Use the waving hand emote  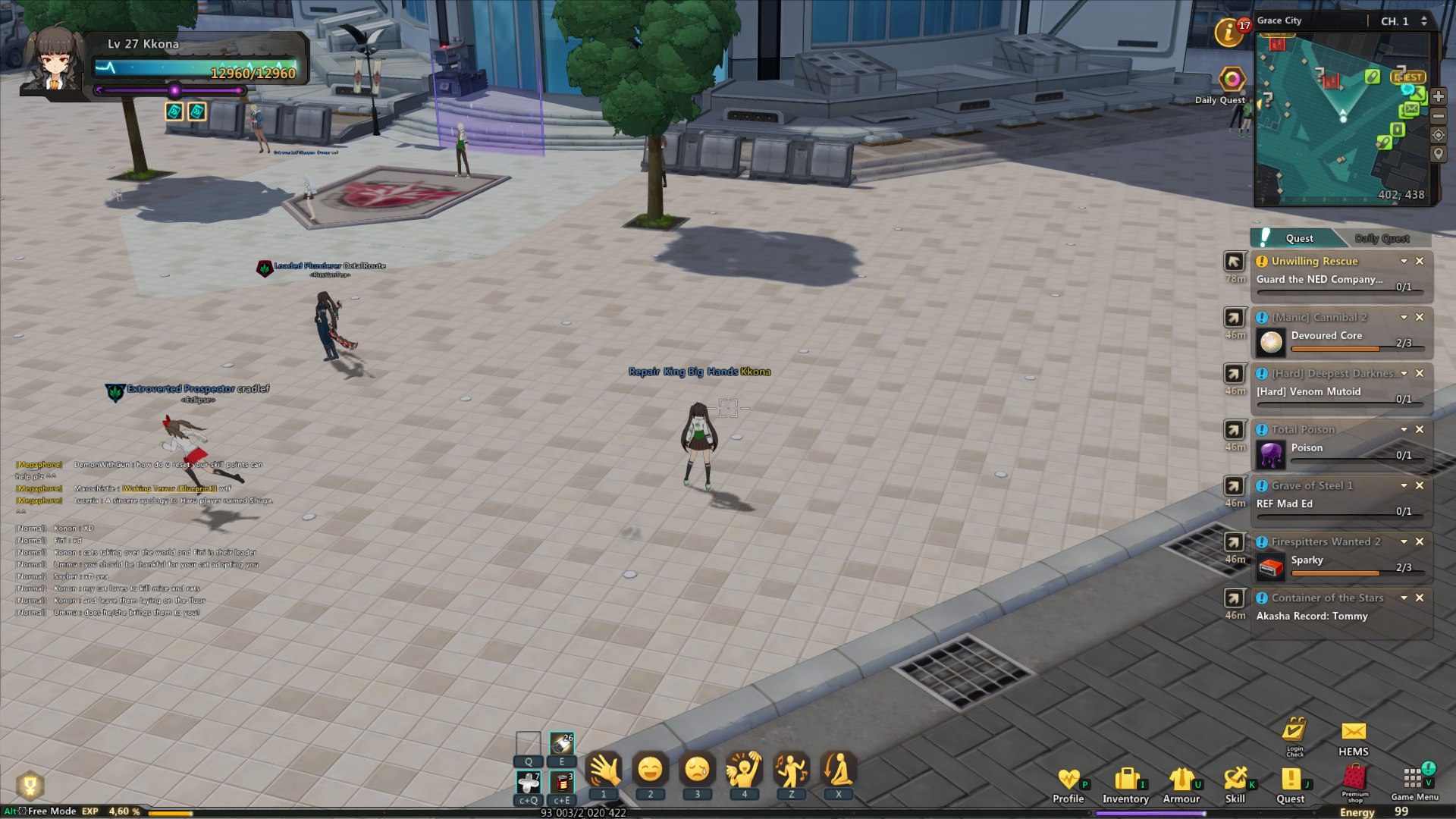604,770
